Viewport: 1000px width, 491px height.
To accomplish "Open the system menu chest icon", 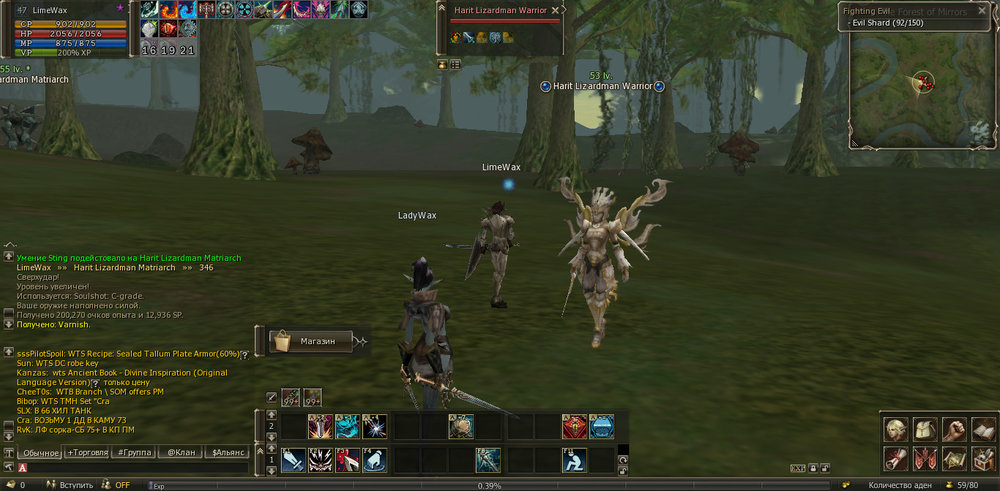I will coord(981,458).
